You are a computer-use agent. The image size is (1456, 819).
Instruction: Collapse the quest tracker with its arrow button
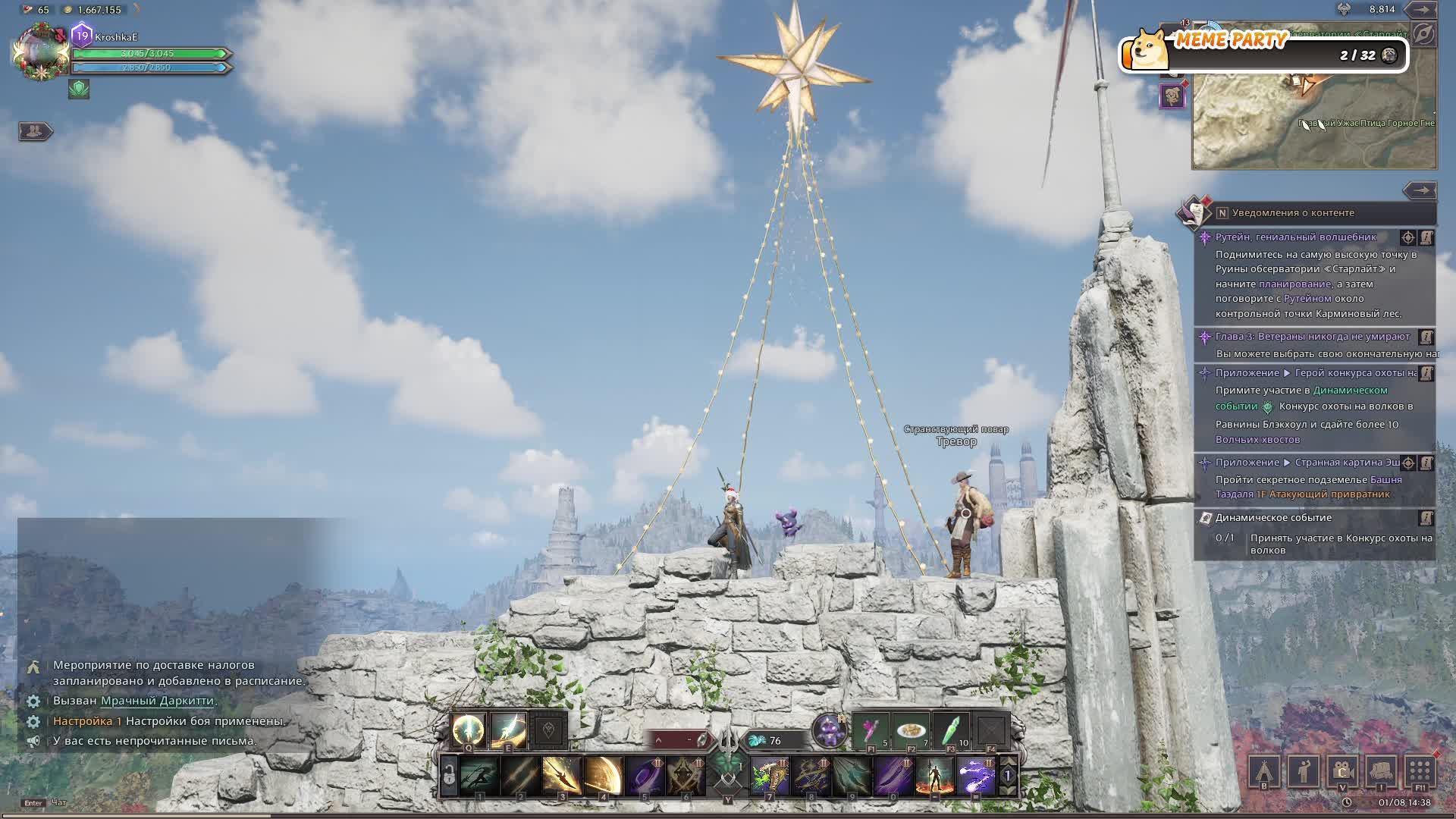pos(1419,190)
